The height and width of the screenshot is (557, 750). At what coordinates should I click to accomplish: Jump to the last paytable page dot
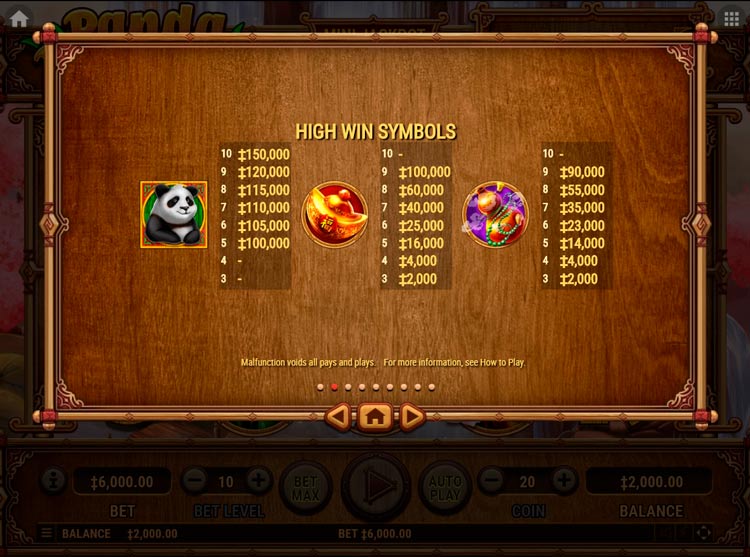coord(432,386)
